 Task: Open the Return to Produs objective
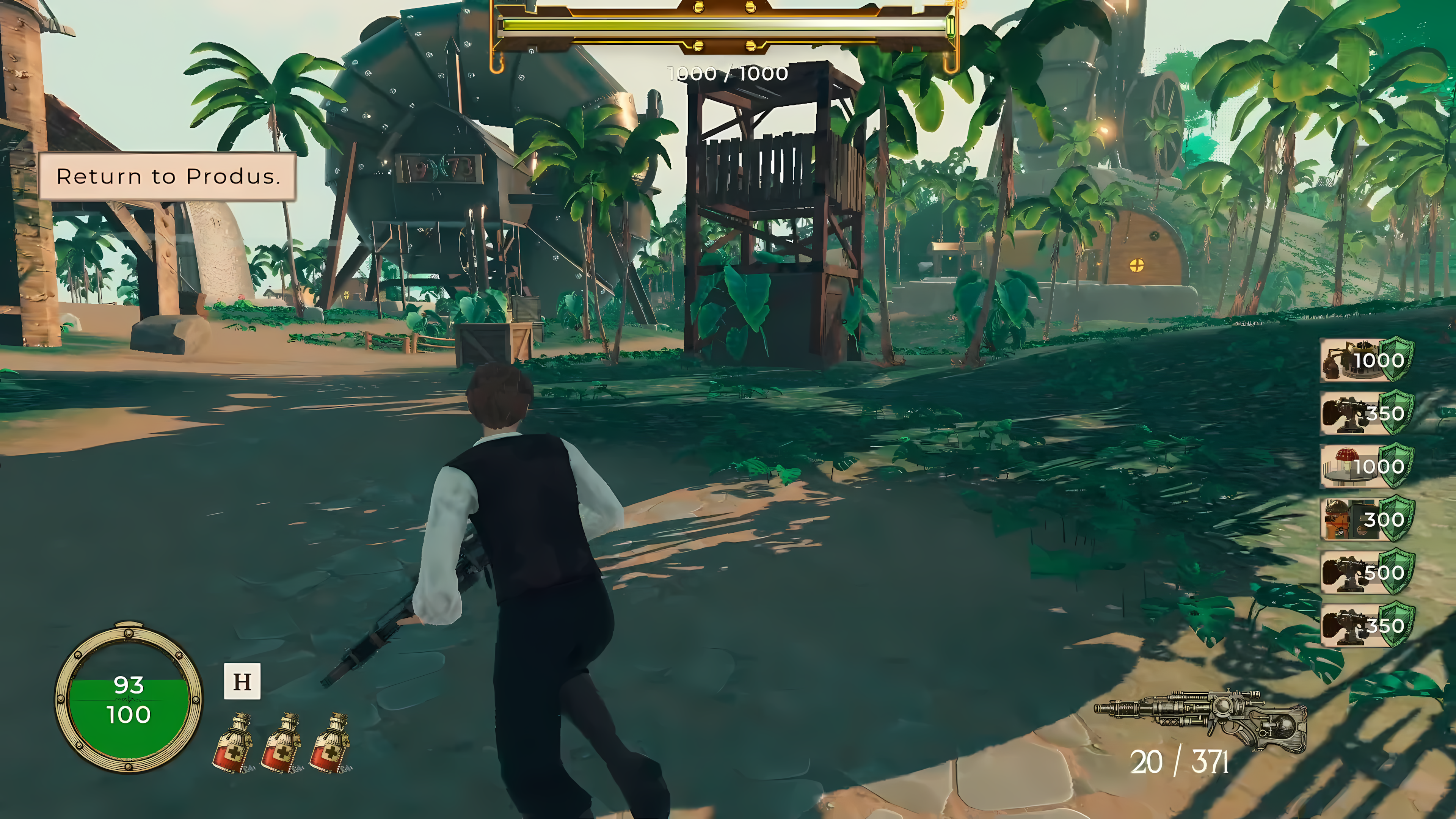(x=168, y=176)
